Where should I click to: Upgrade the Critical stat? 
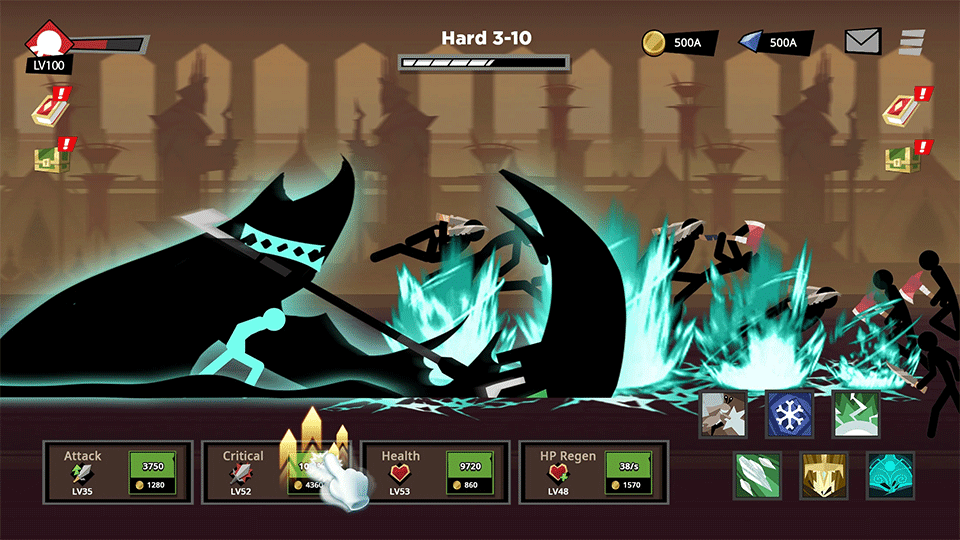tap(311, 473)
